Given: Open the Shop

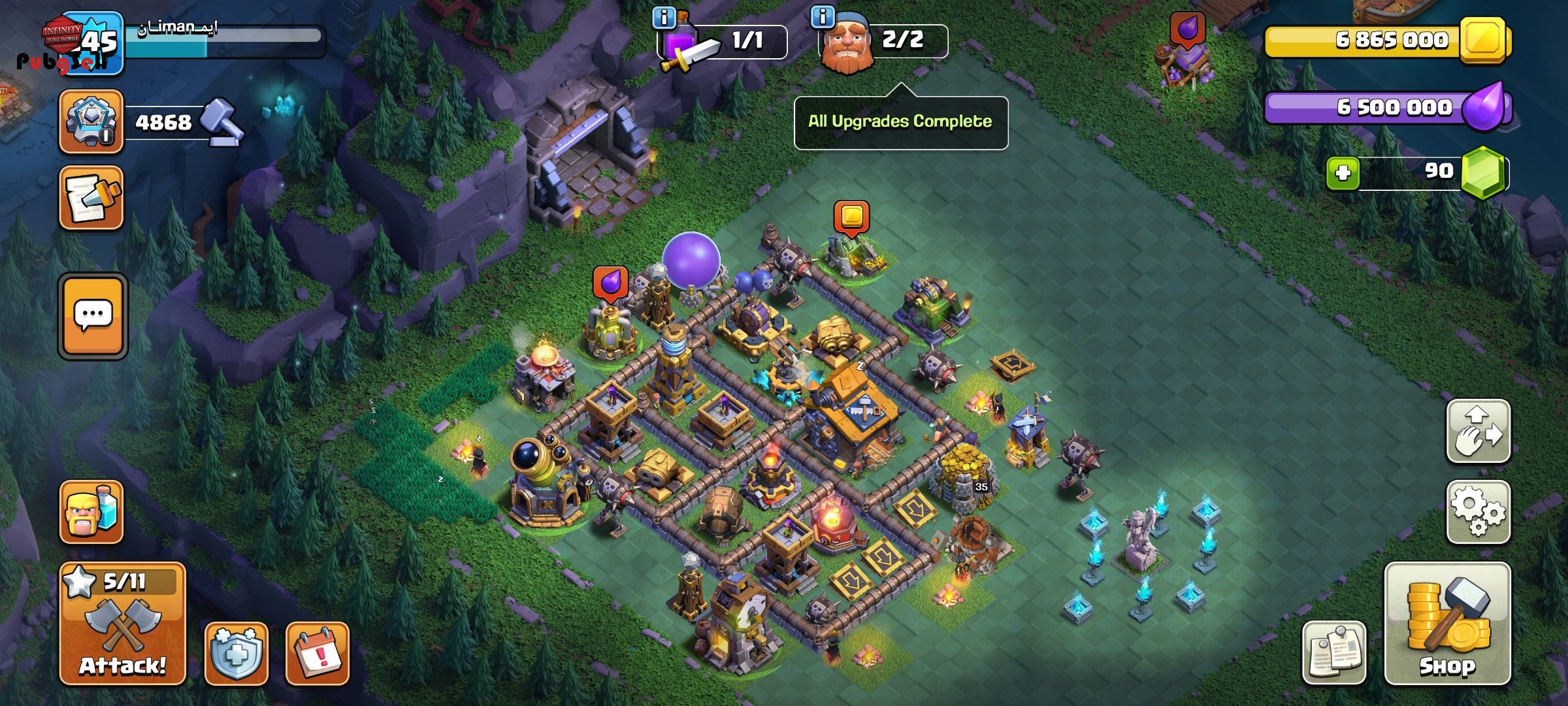Looking at the screenshot, I should (1447, 624).
